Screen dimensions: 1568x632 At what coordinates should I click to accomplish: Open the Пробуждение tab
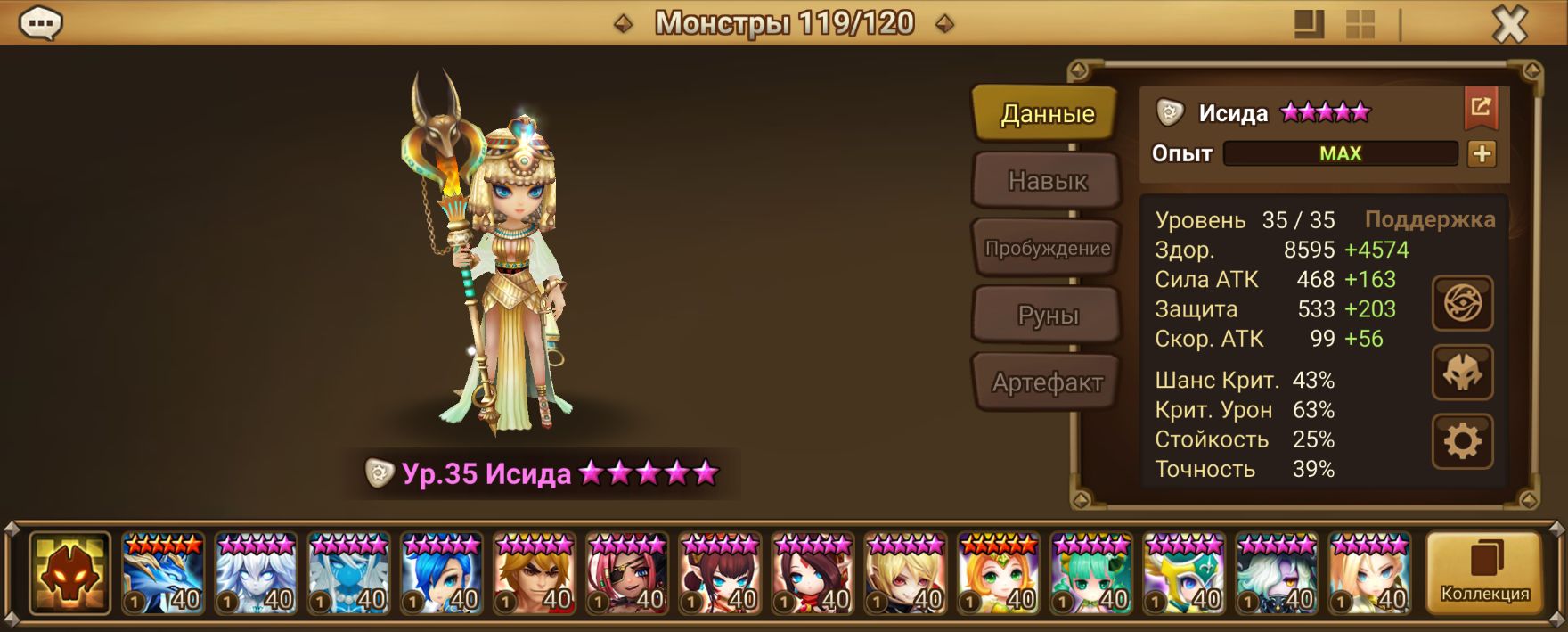[x=1046, y=249]
